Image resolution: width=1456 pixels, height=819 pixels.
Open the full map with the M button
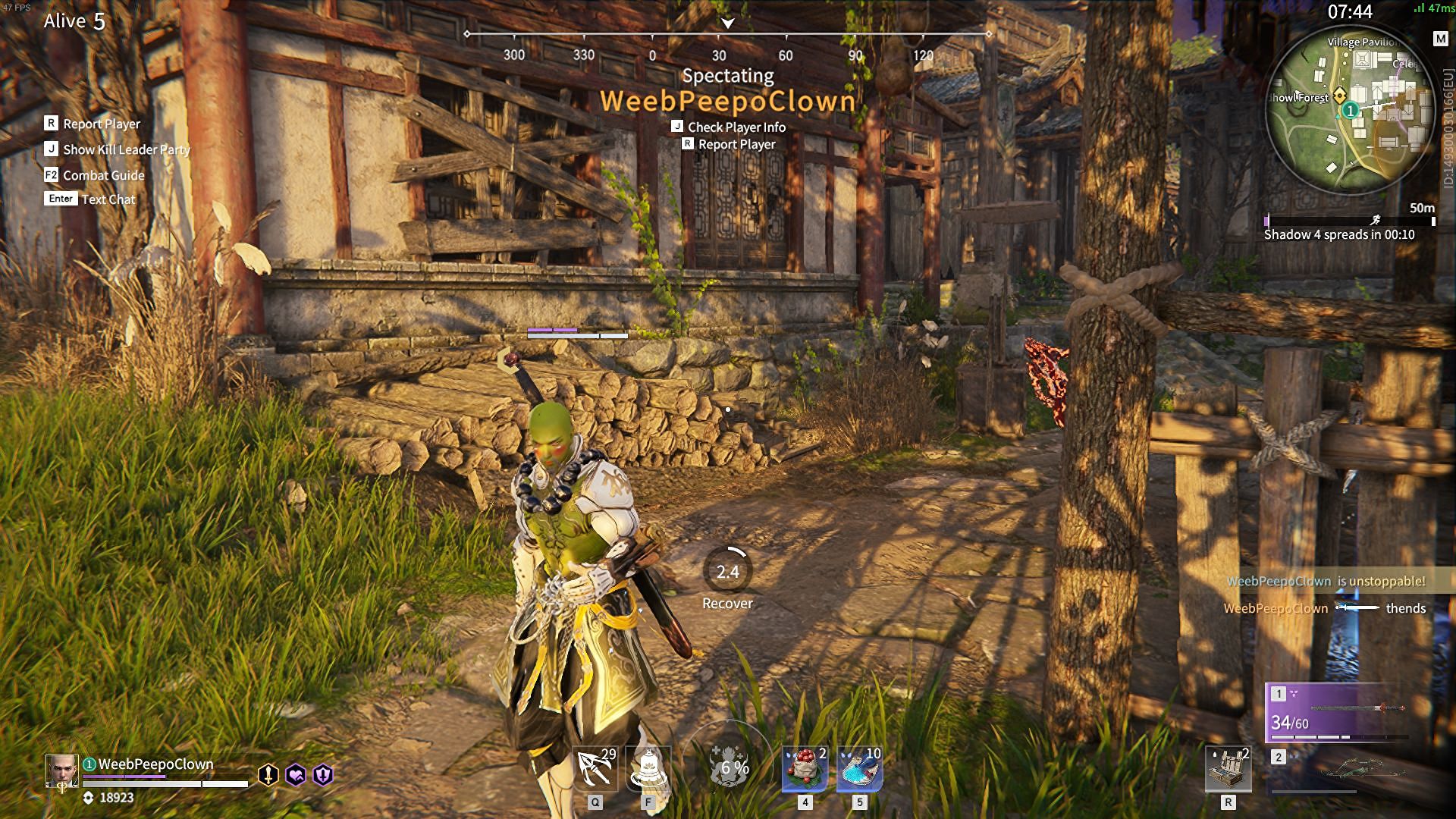click(x=1440, y=39)
